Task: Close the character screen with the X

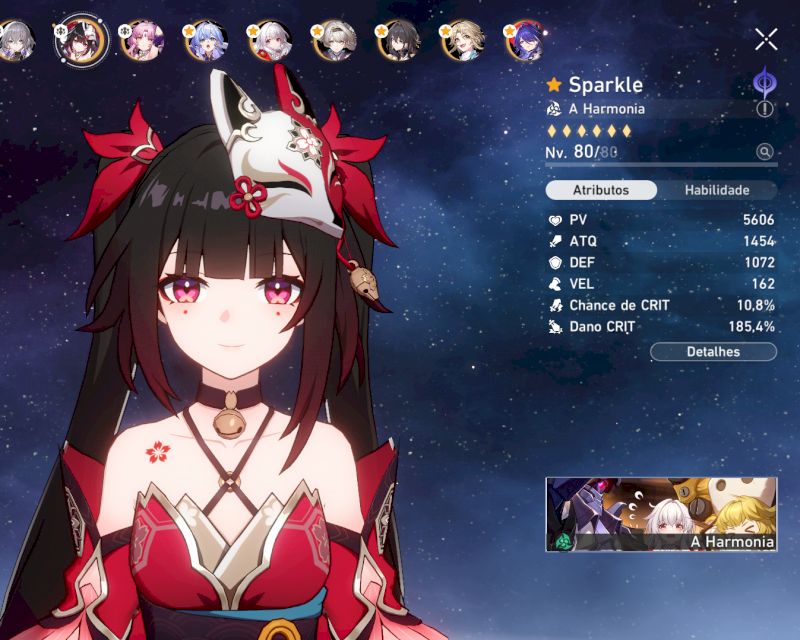Action: (766, 40)
